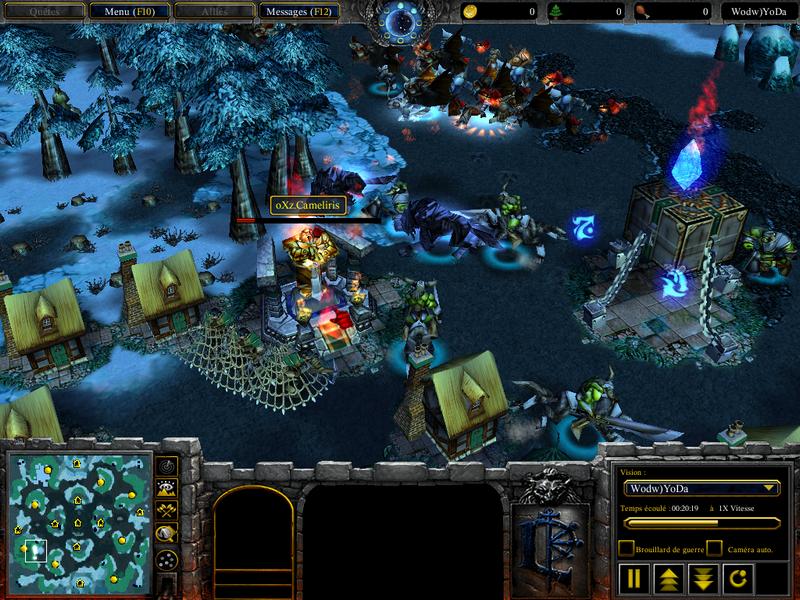This screenshot has width=800, height=600.
Task: Enable the Brouillard de guerre checkbox
Action: point(626,548)
